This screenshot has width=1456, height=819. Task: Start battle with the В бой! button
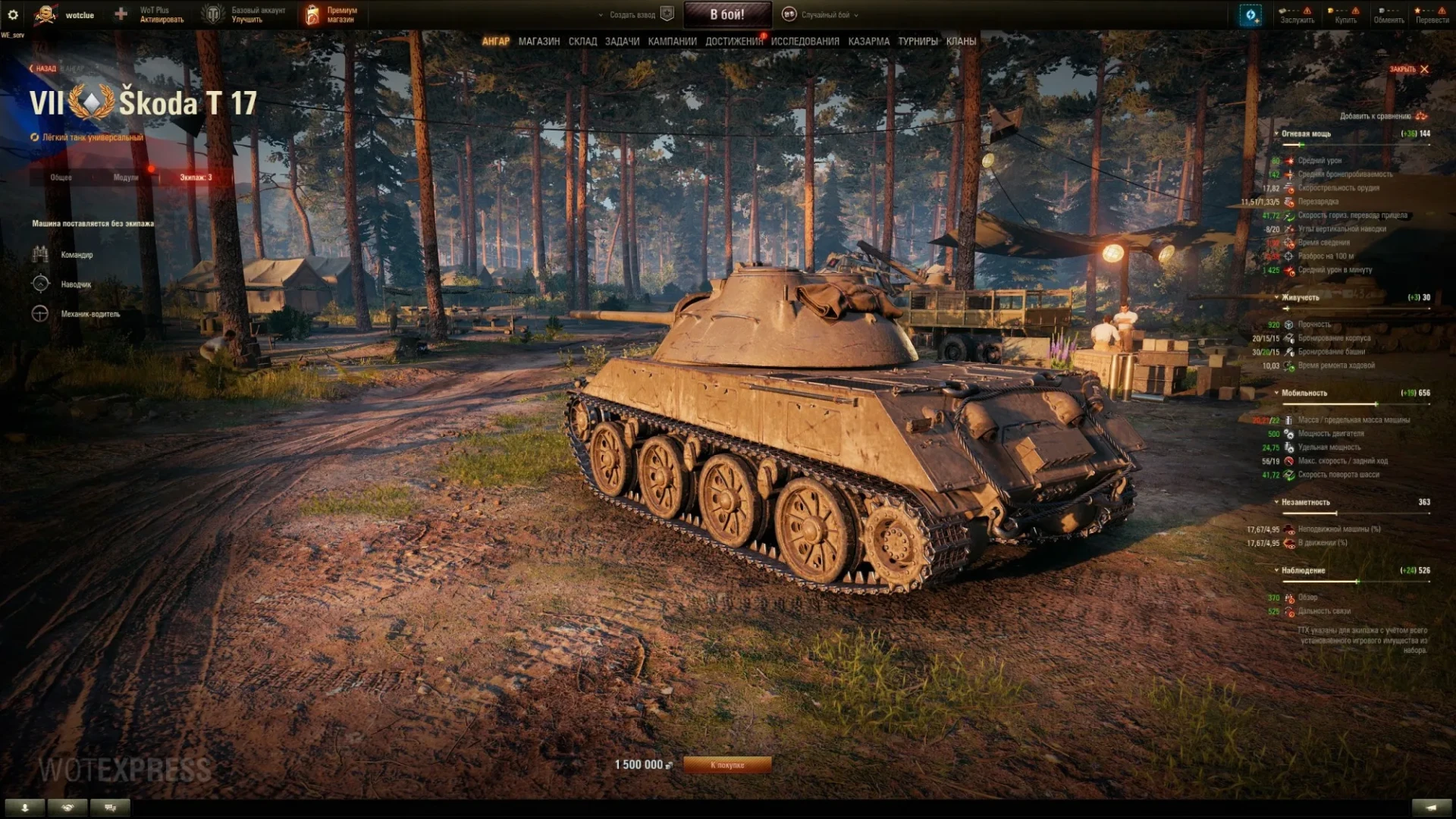[x=727, y=14]
